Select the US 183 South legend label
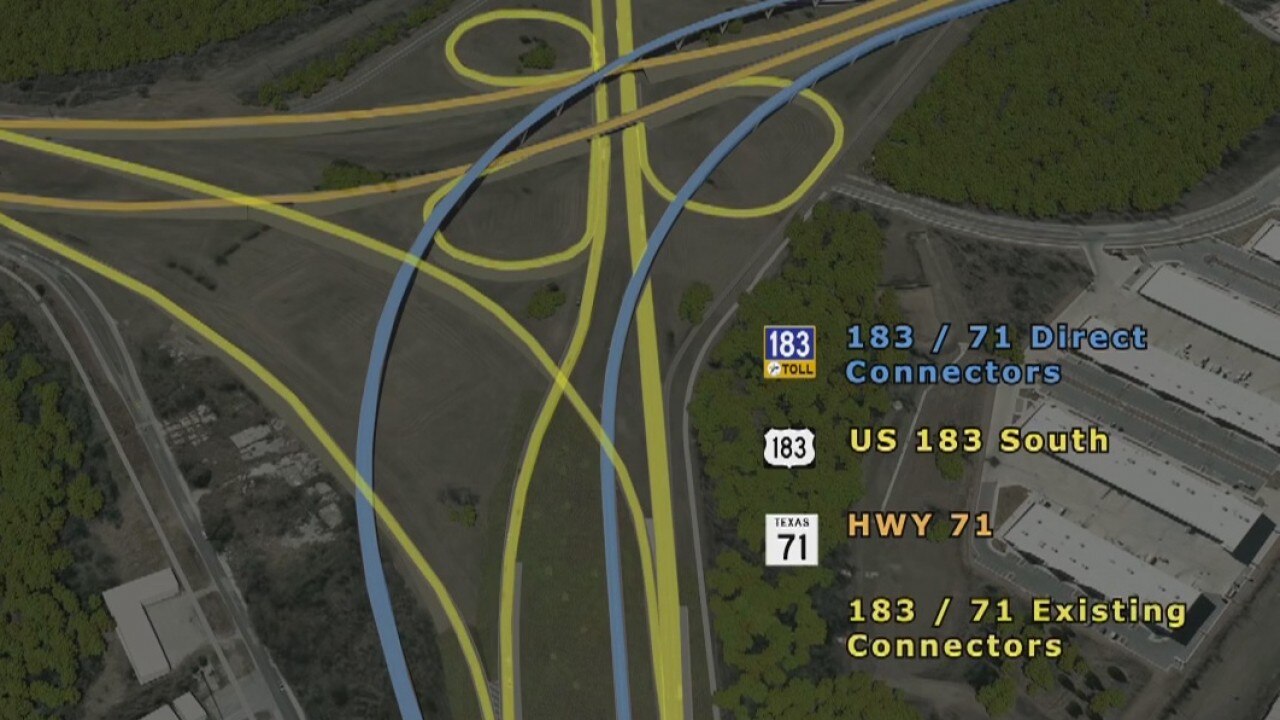Image resolution: width=1280 pixels, height=720 pixels. coord(979,441)
